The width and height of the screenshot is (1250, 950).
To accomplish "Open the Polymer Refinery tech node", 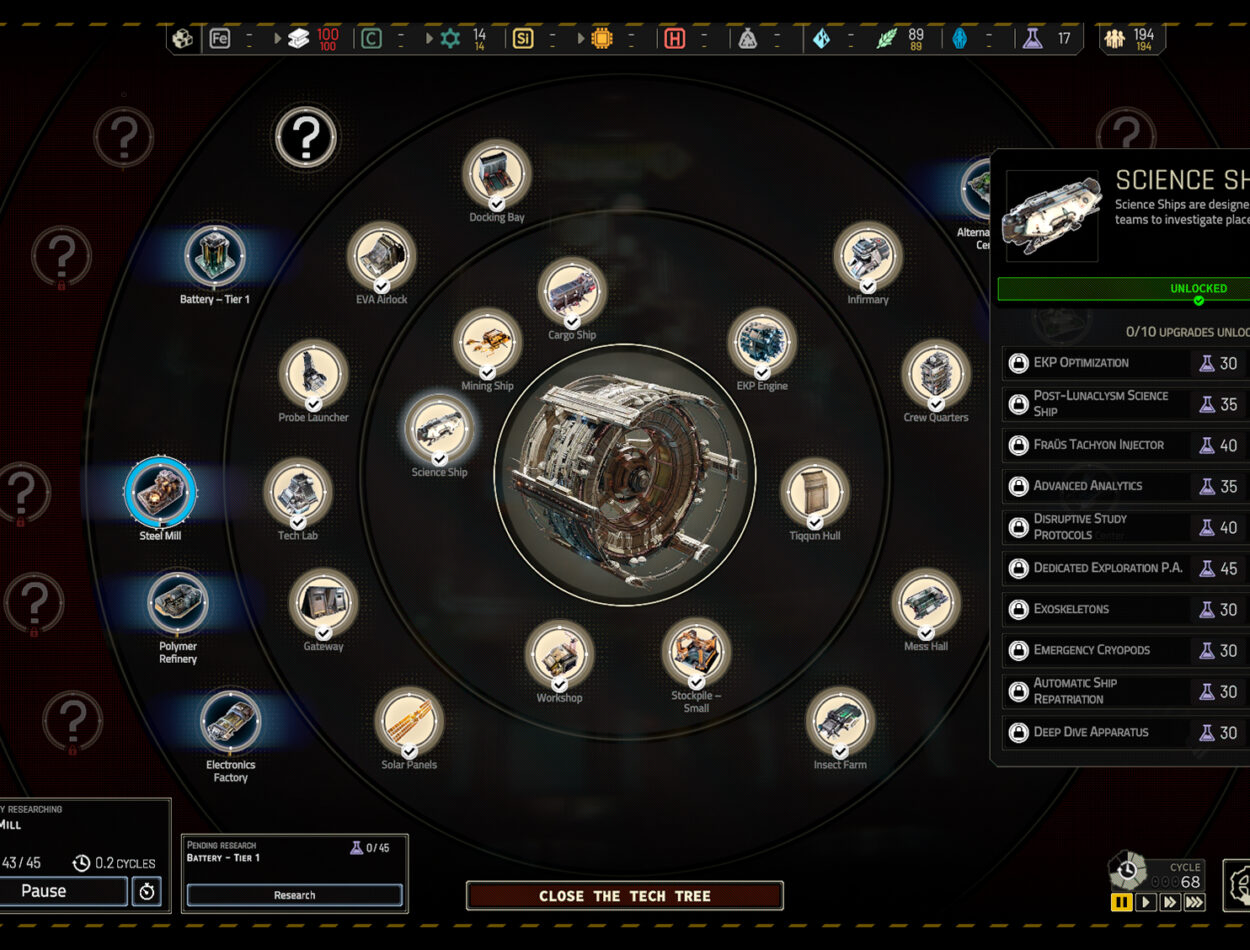I will point(178,602).
